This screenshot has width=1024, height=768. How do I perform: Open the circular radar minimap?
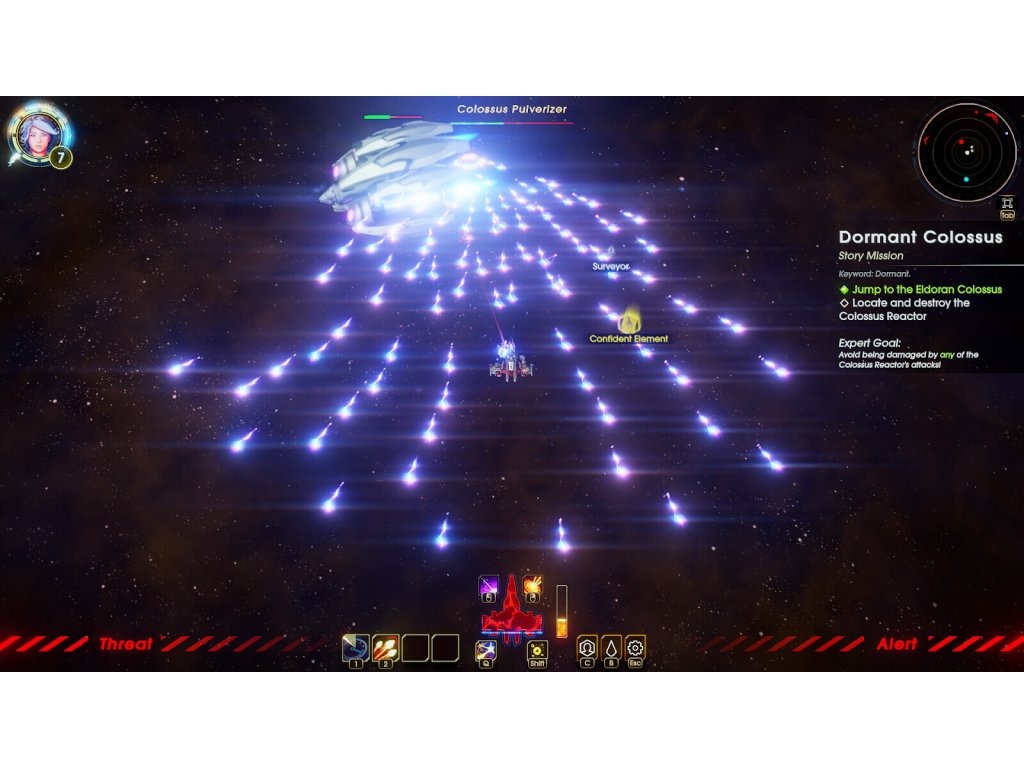966,152
